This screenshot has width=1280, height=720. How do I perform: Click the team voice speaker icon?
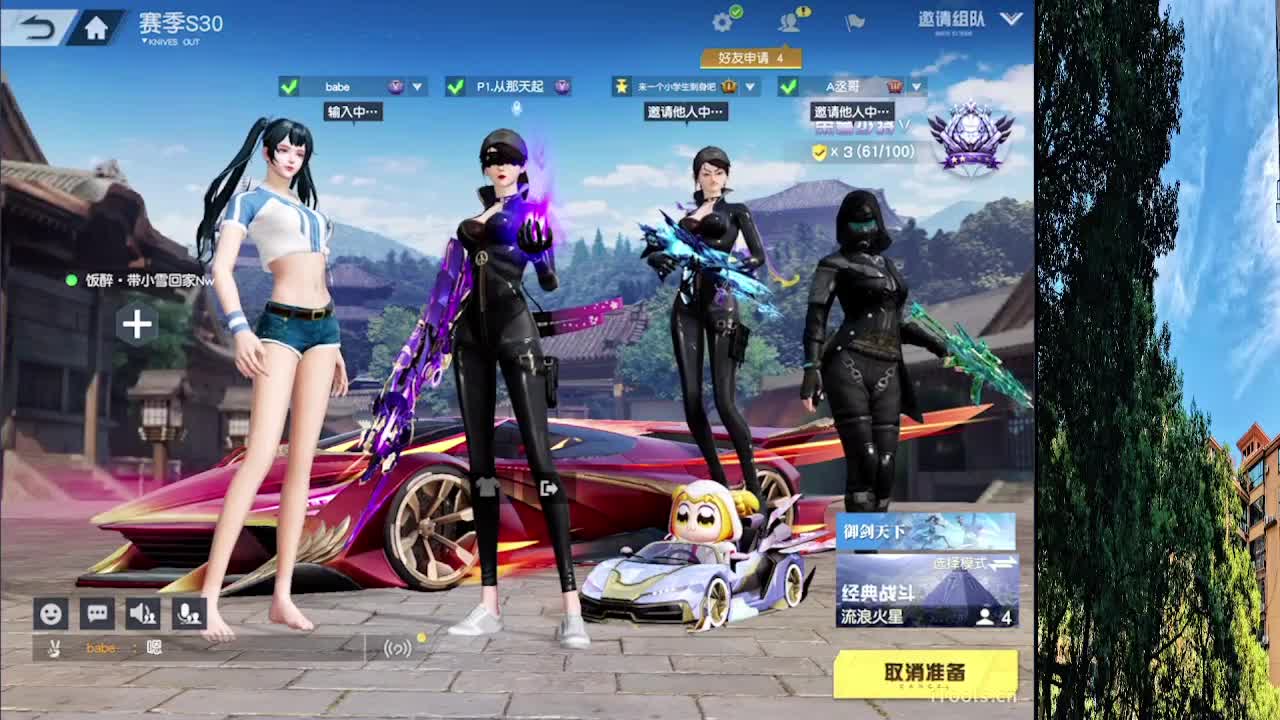click(141, 613)
